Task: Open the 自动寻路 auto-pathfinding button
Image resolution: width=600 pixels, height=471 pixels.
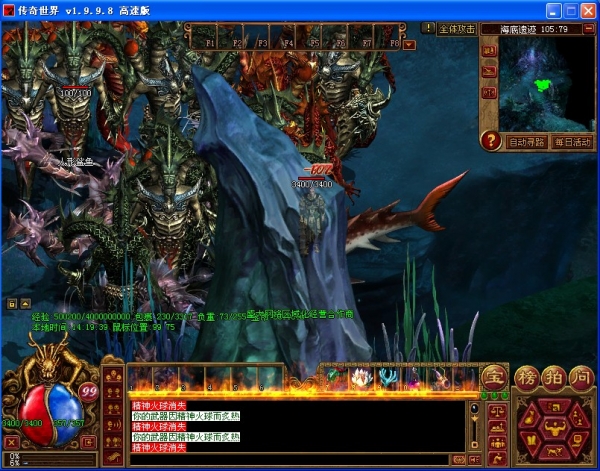Action: click(x=526, y=141)
